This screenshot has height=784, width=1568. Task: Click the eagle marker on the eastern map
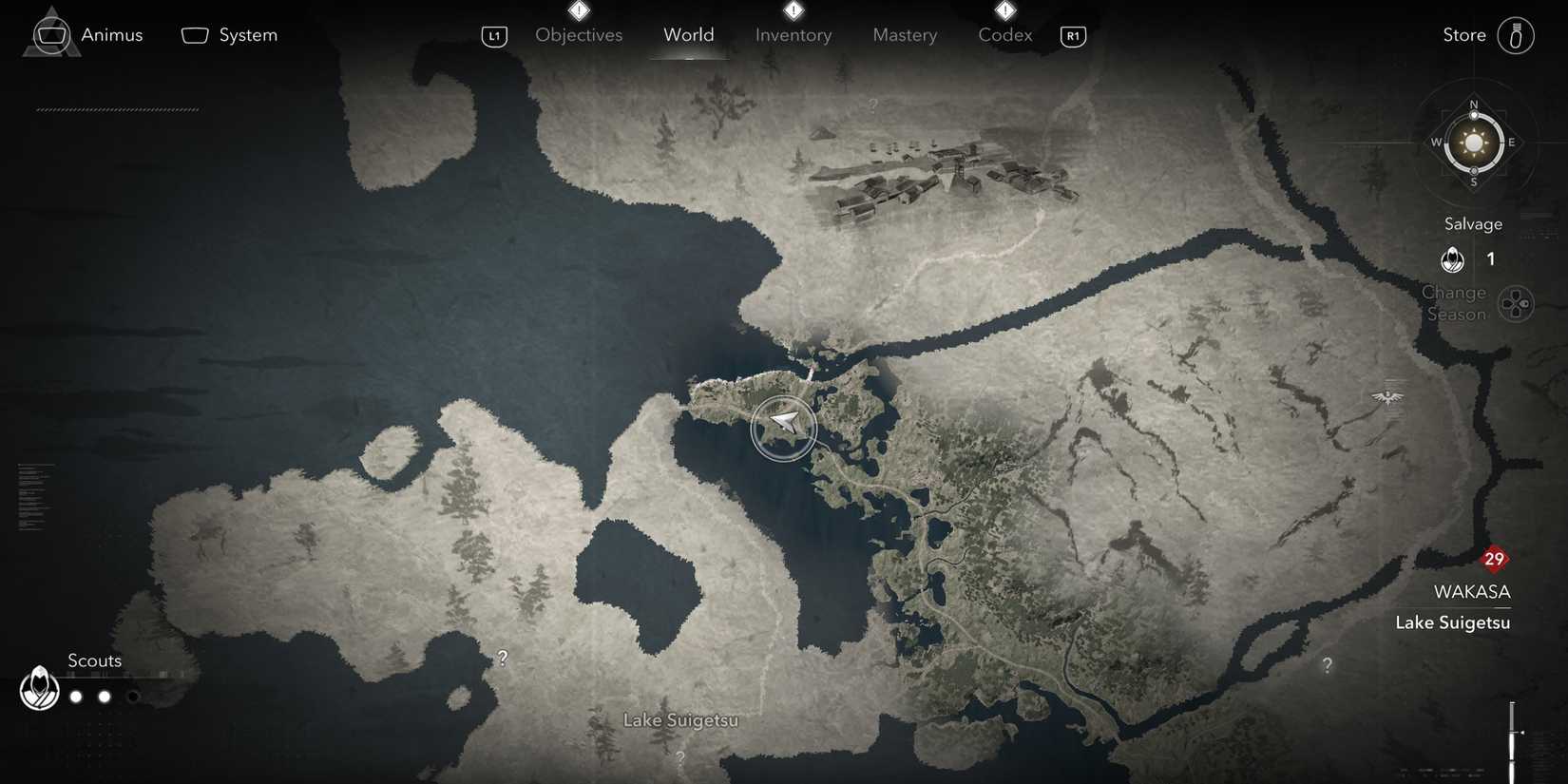[x=1387, y=396]
